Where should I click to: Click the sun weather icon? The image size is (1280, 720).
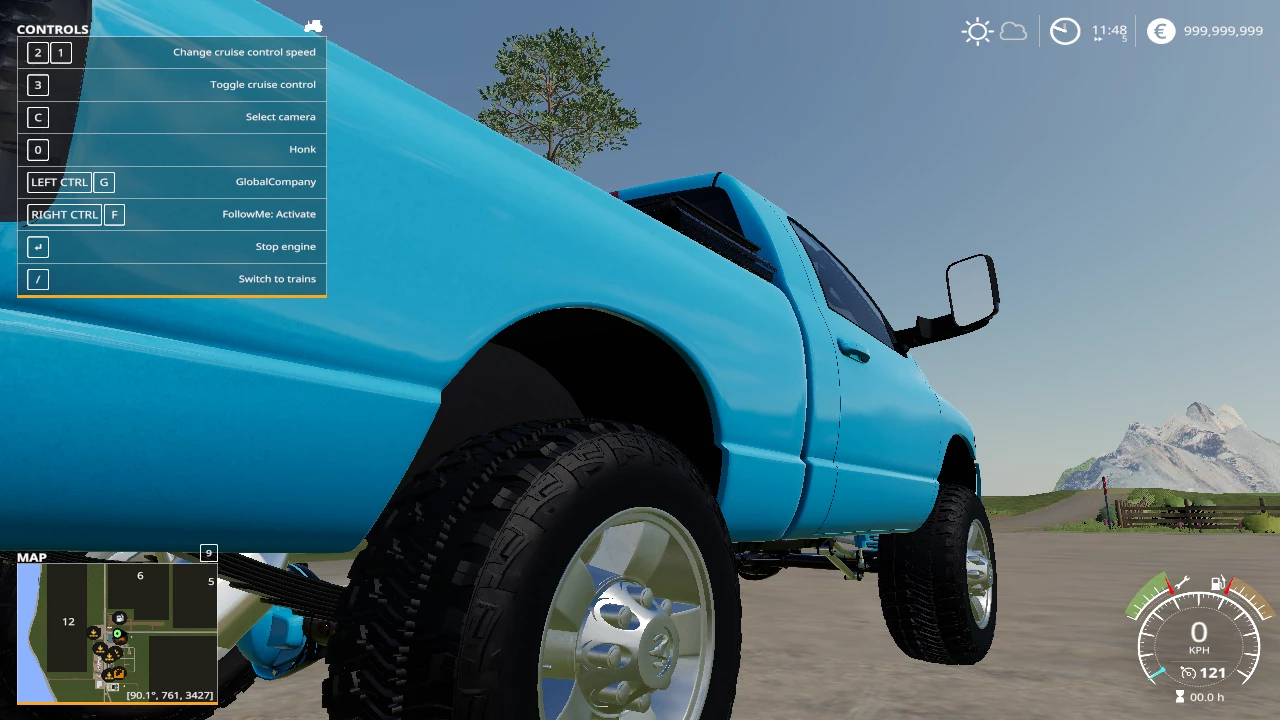(x=976, y=31)
